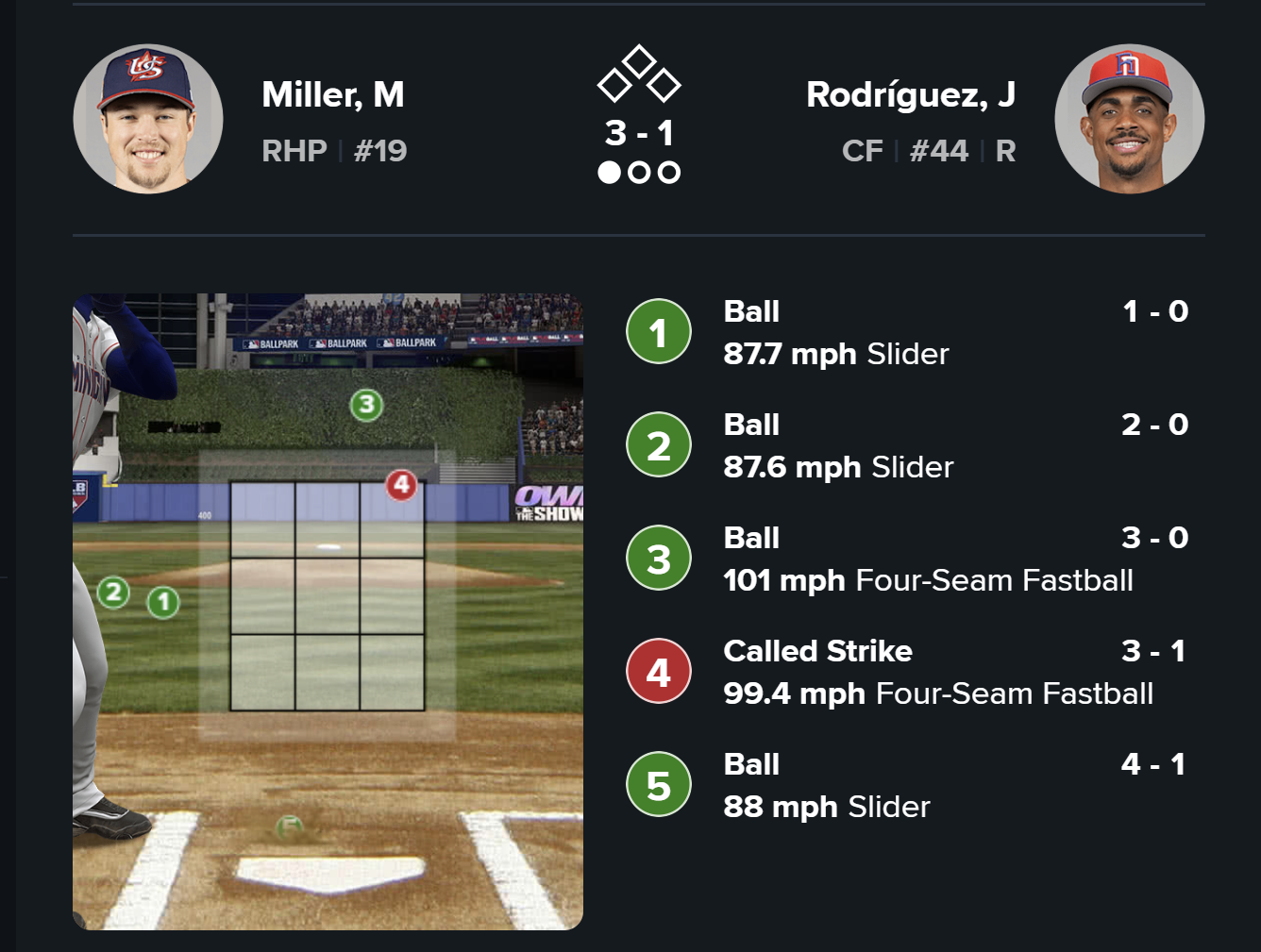Click the red number 4 list badge
This screenshot has width=1261, height=952.
click(x=659, y=672)
